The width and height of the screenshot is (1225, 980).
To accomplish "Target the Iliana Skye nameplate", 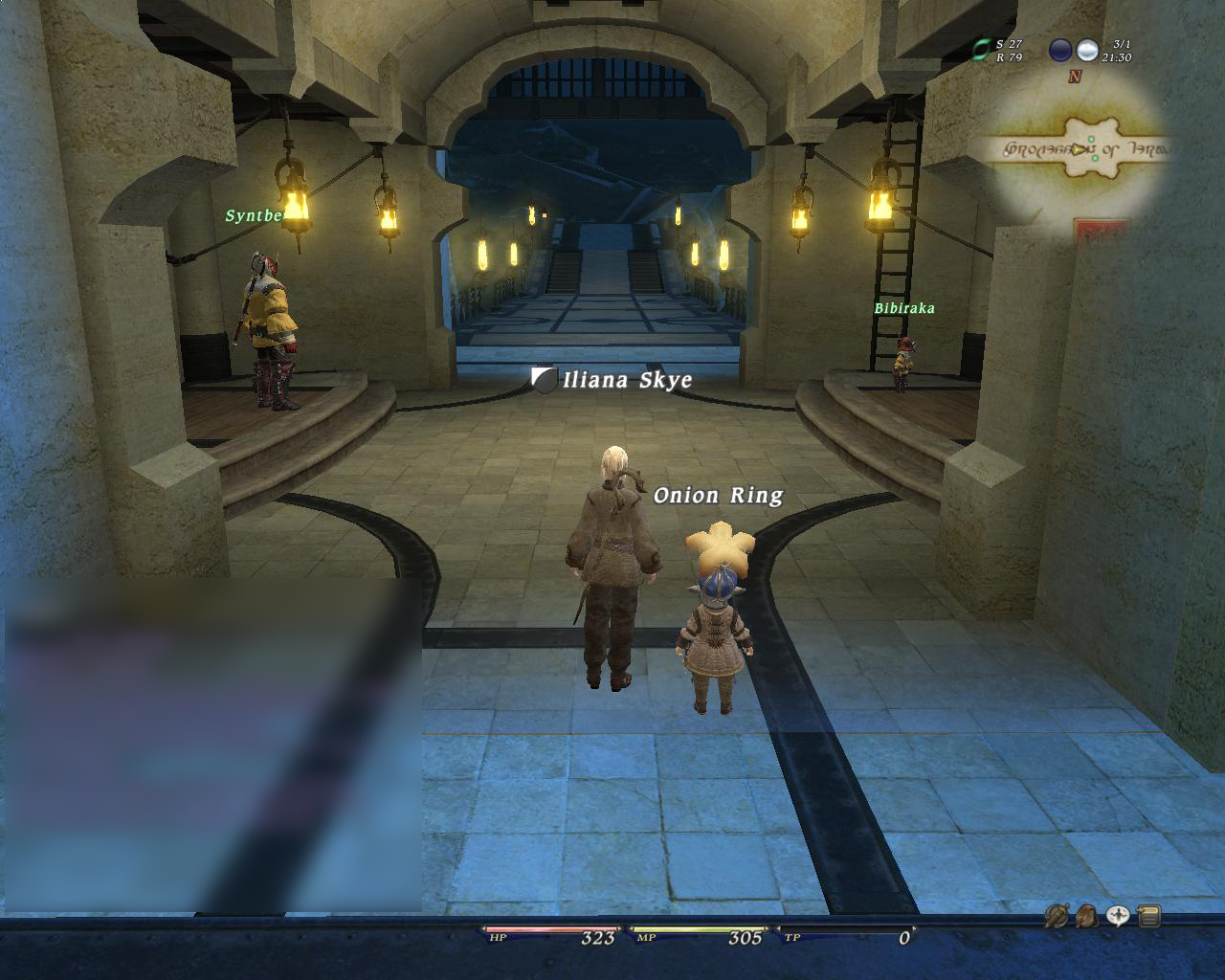I will click(627, 380).
